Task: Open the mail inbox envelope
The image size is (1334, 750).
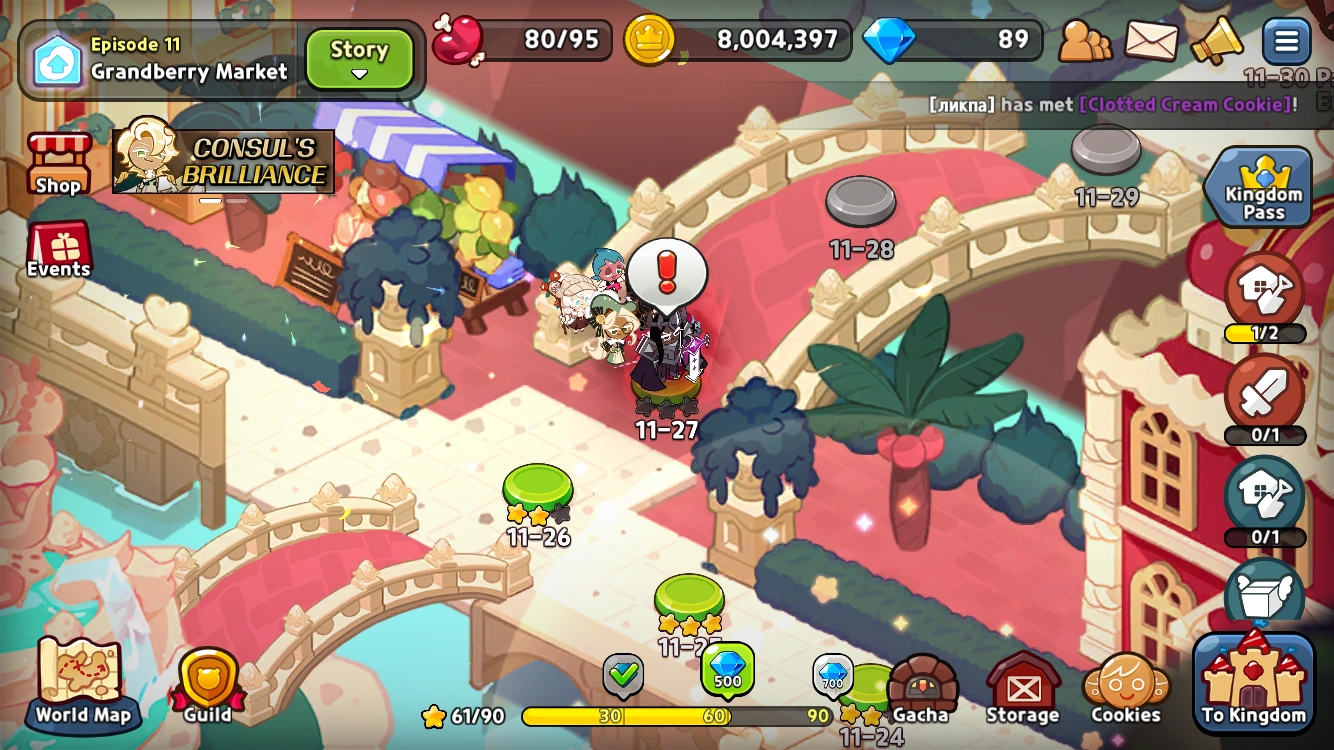Action: (1151, 40)
